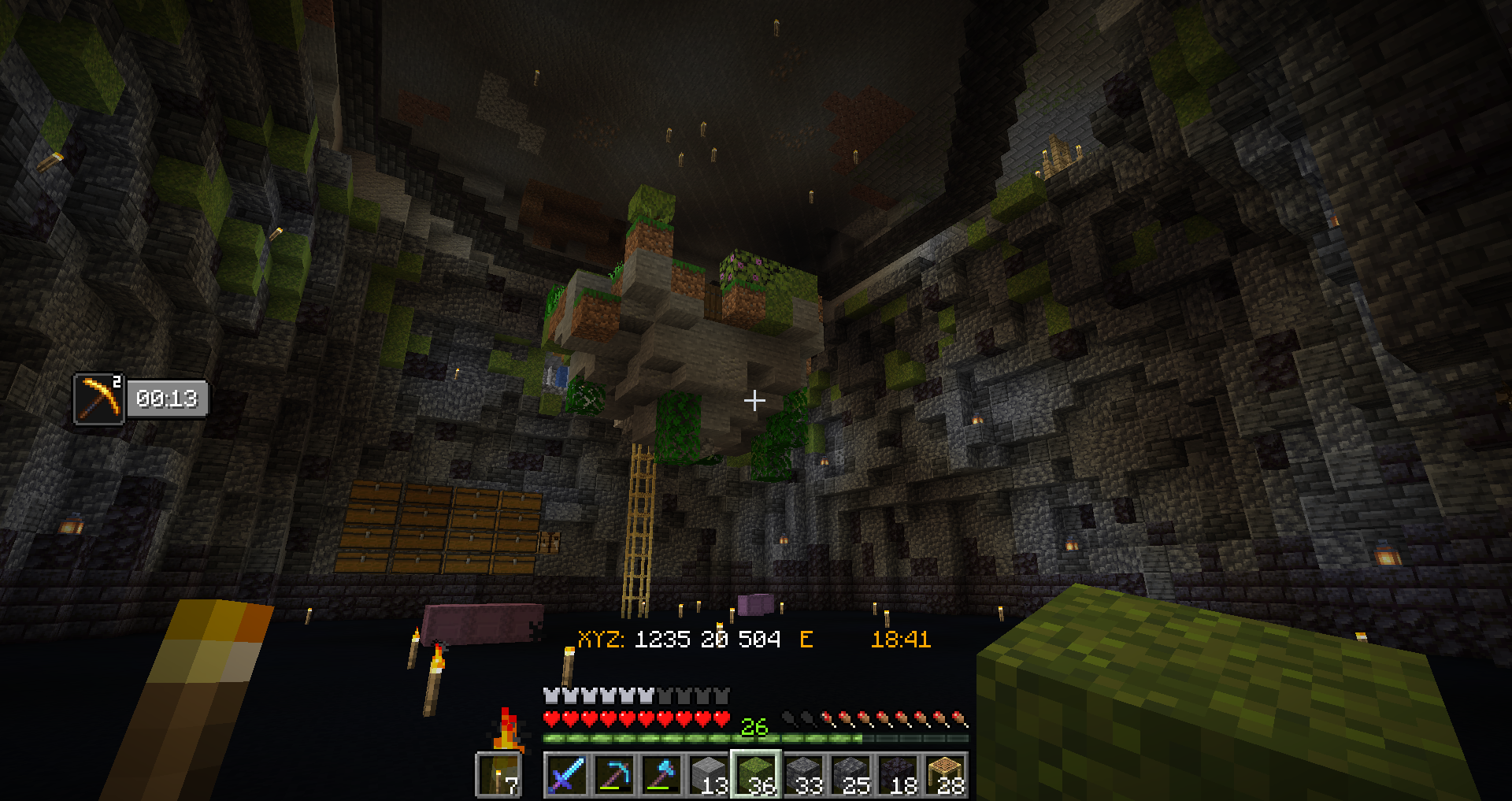
Task: Select the diamond sword hotbar slot
Action: click(566, 775)
